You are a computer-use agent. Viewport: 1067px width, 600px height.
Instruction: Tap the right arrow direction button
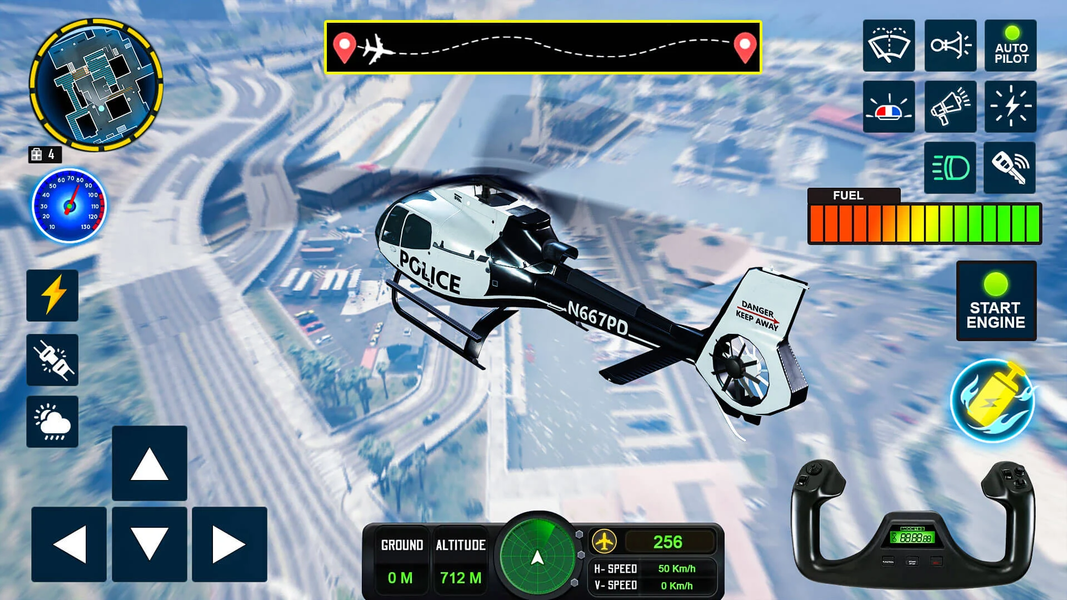click(x=229, y=544)
